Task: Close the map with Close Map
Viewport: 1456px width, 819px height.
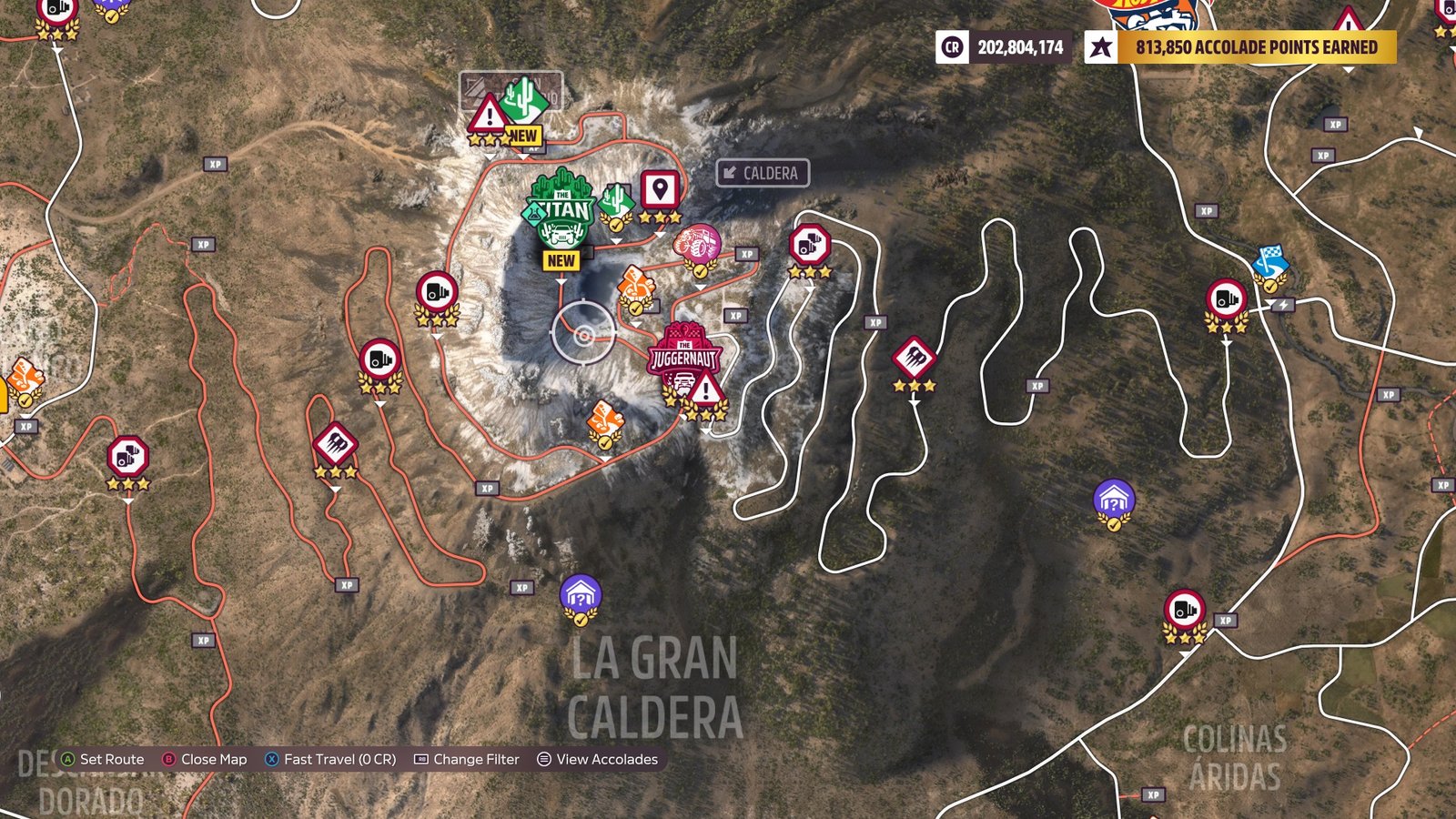Action: 205,759
